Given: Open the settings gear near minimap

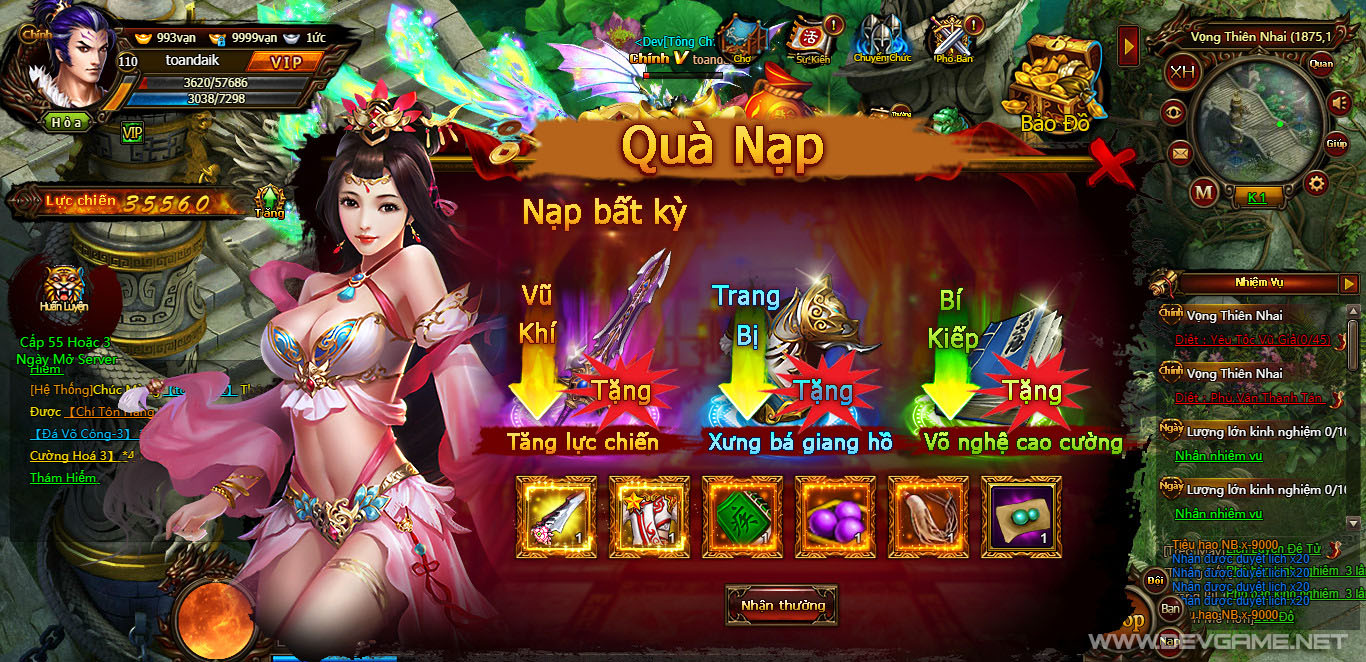Looking at the screenshot, I should point(1316,183).
